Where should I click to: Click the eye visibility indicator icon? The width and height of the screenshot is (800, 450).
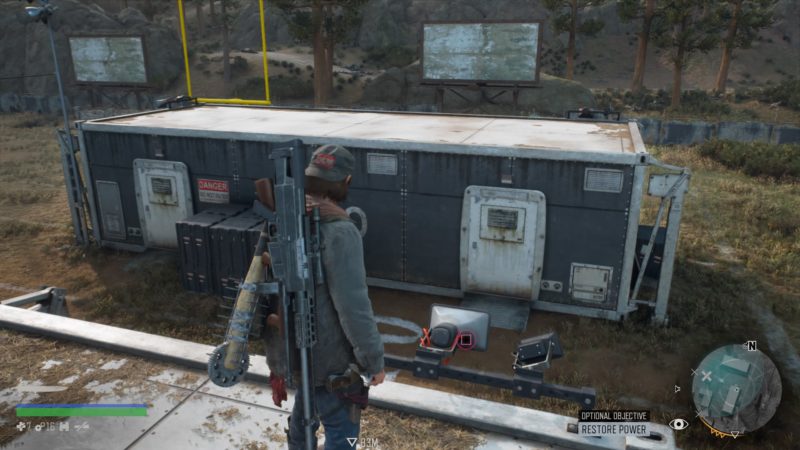click(678, 424)
